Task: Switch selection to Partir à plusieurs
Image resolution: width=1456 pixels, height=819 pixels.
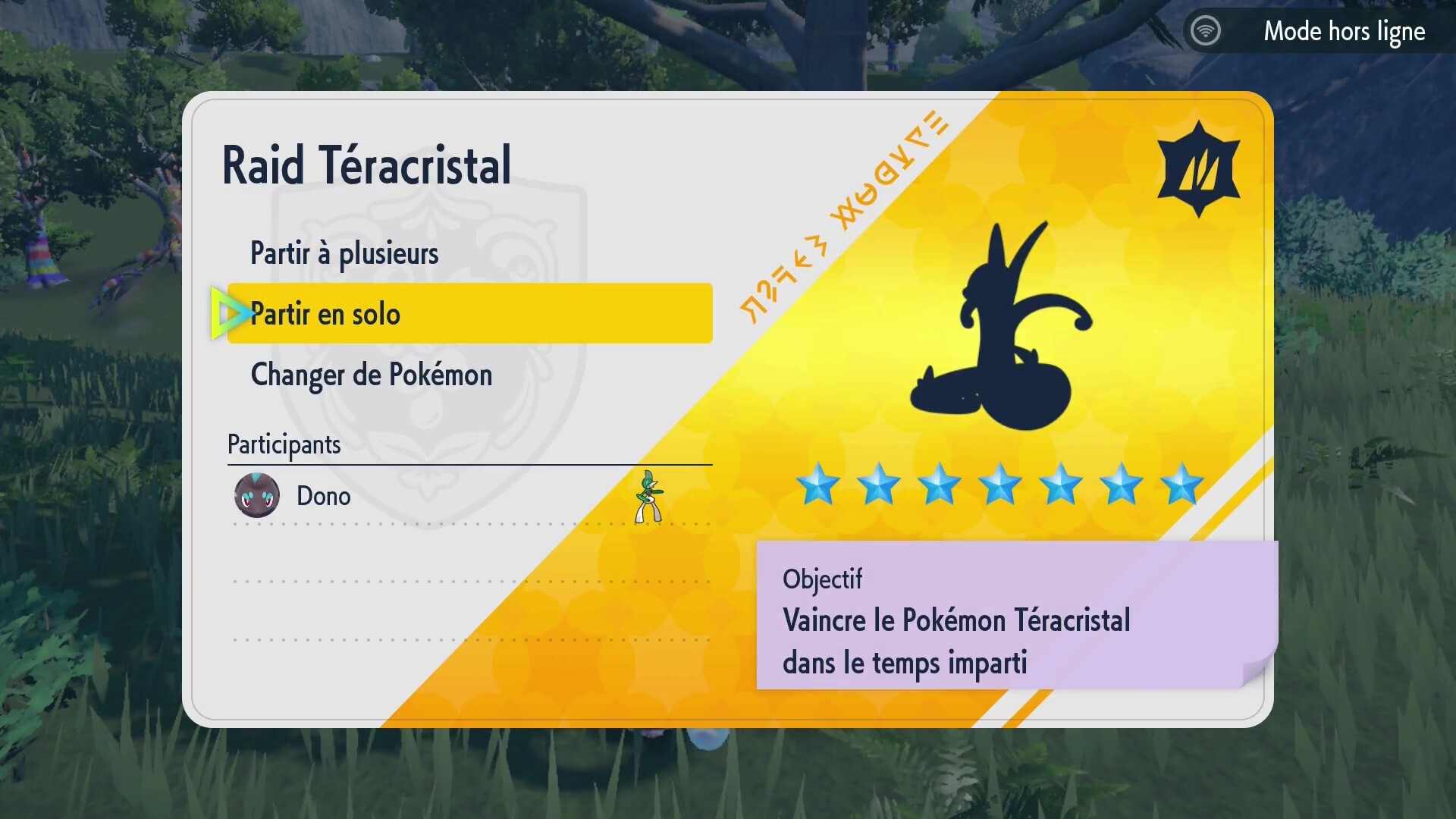Action: [344, 253]
